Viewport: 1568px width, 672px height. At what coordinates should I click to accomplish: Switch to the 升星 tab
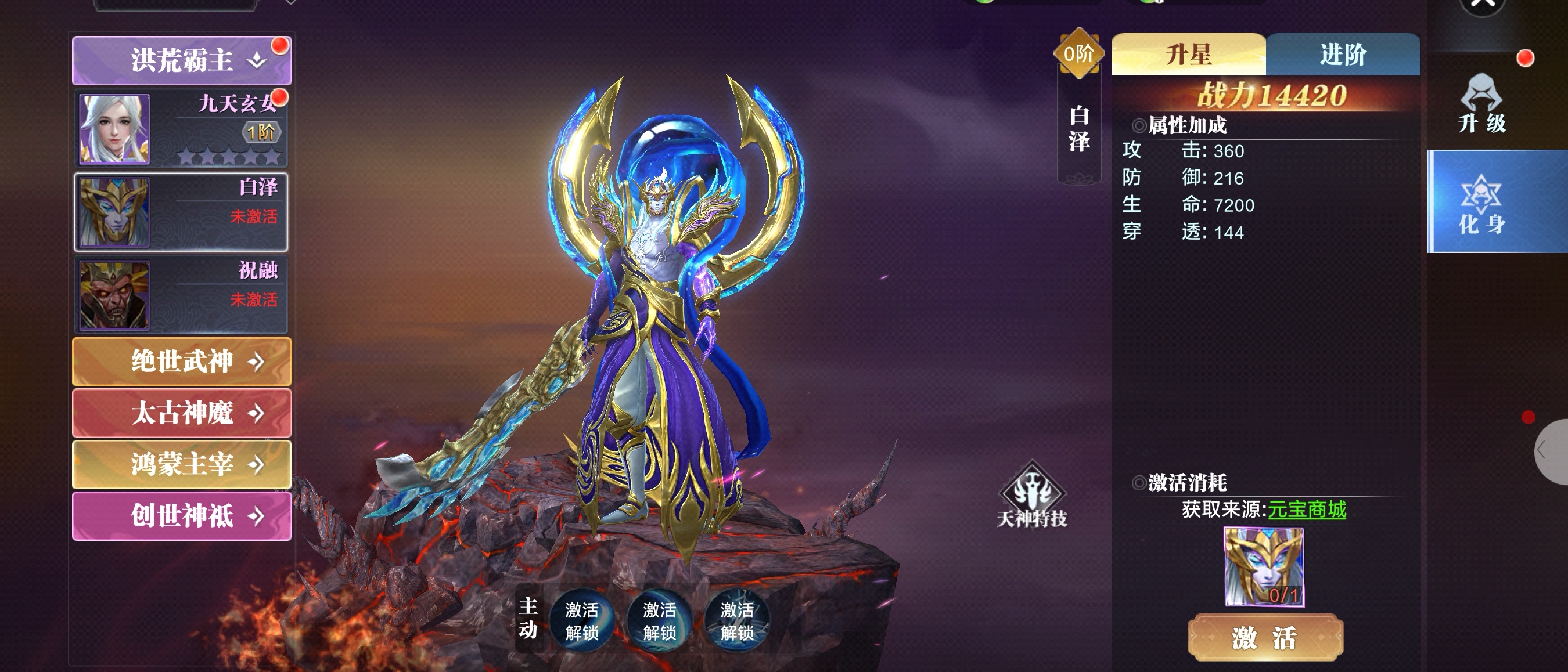pos(1188,55)
